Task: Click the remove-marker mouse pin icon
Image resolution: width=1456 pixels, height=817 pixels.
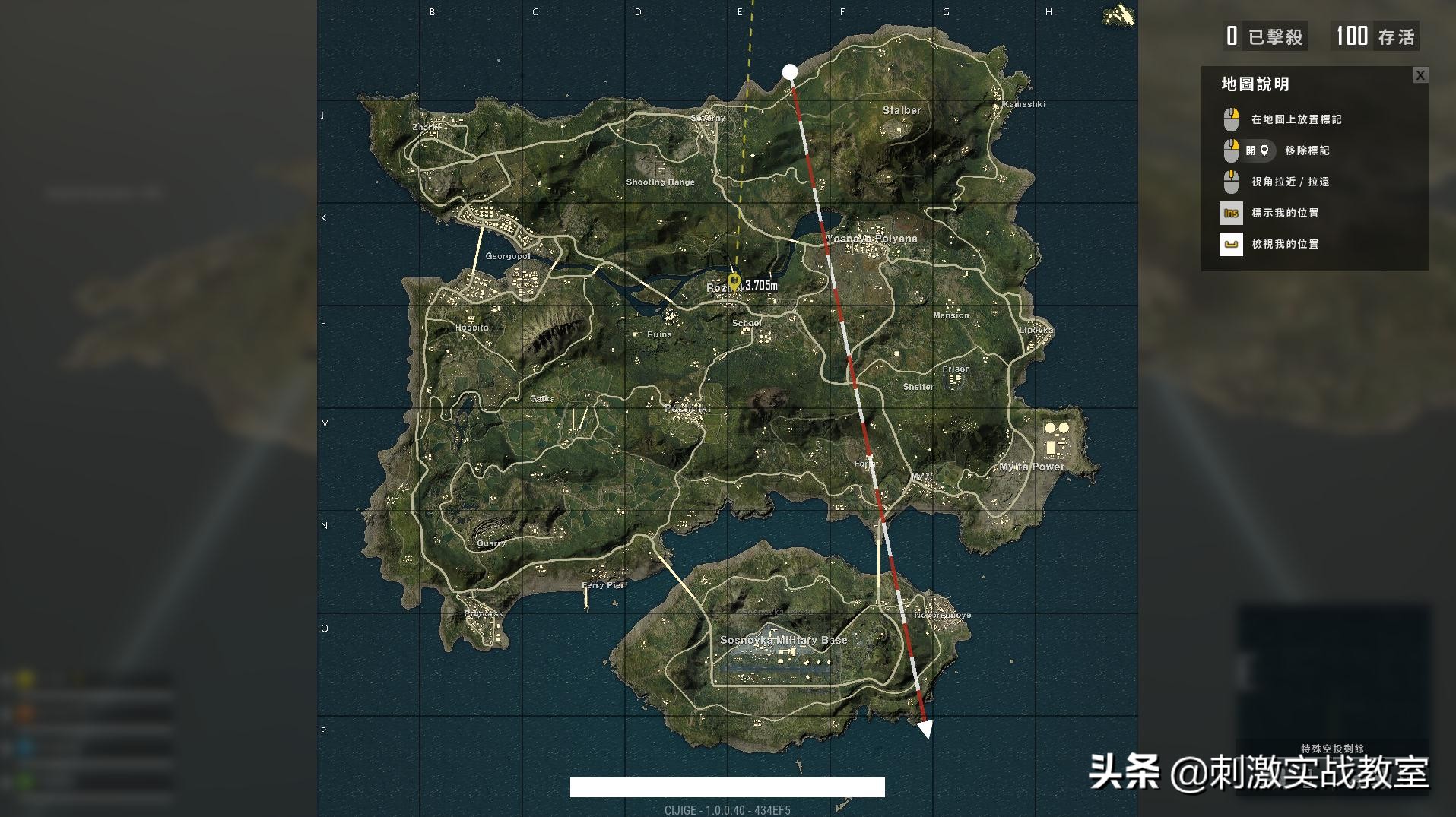Action: click(1264, 150)
